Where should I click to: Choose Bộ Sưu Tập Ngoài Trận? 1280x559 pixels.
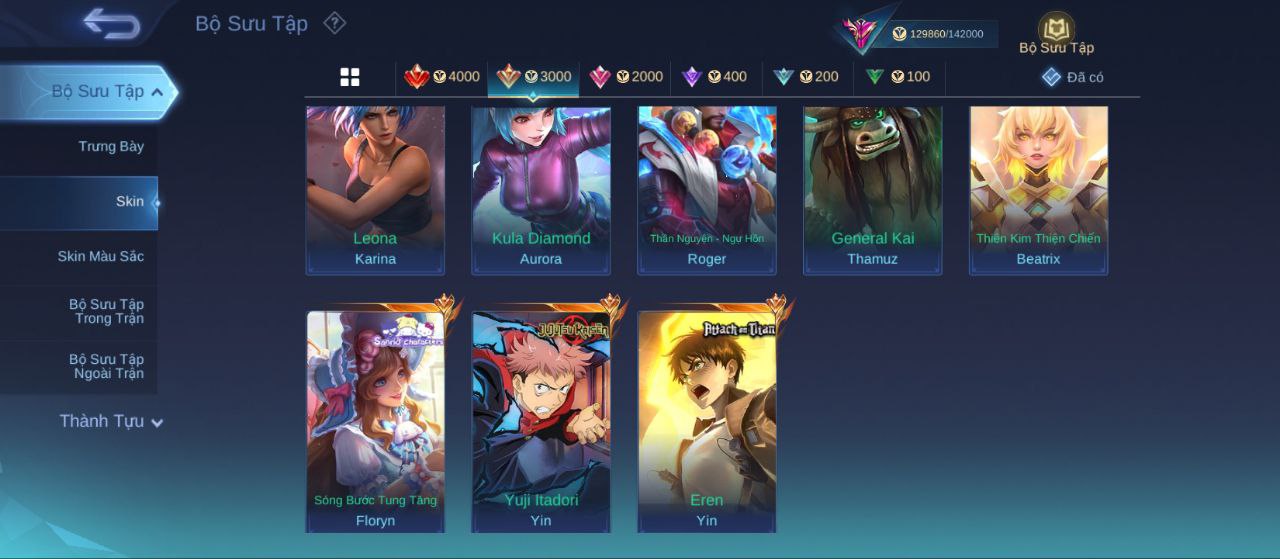106,366
